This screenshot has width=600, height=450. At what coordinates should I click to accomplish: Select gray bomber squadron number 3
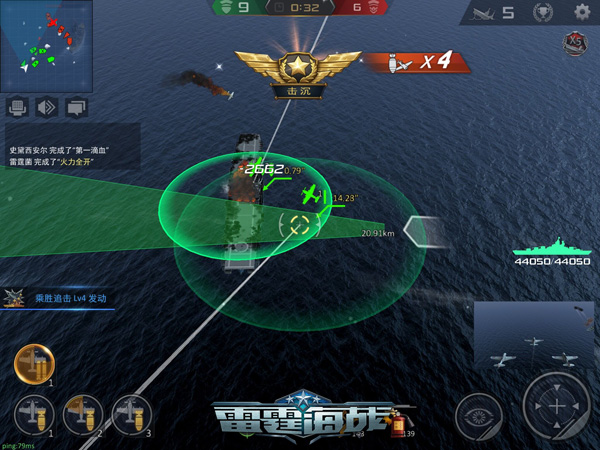(132, 414)
